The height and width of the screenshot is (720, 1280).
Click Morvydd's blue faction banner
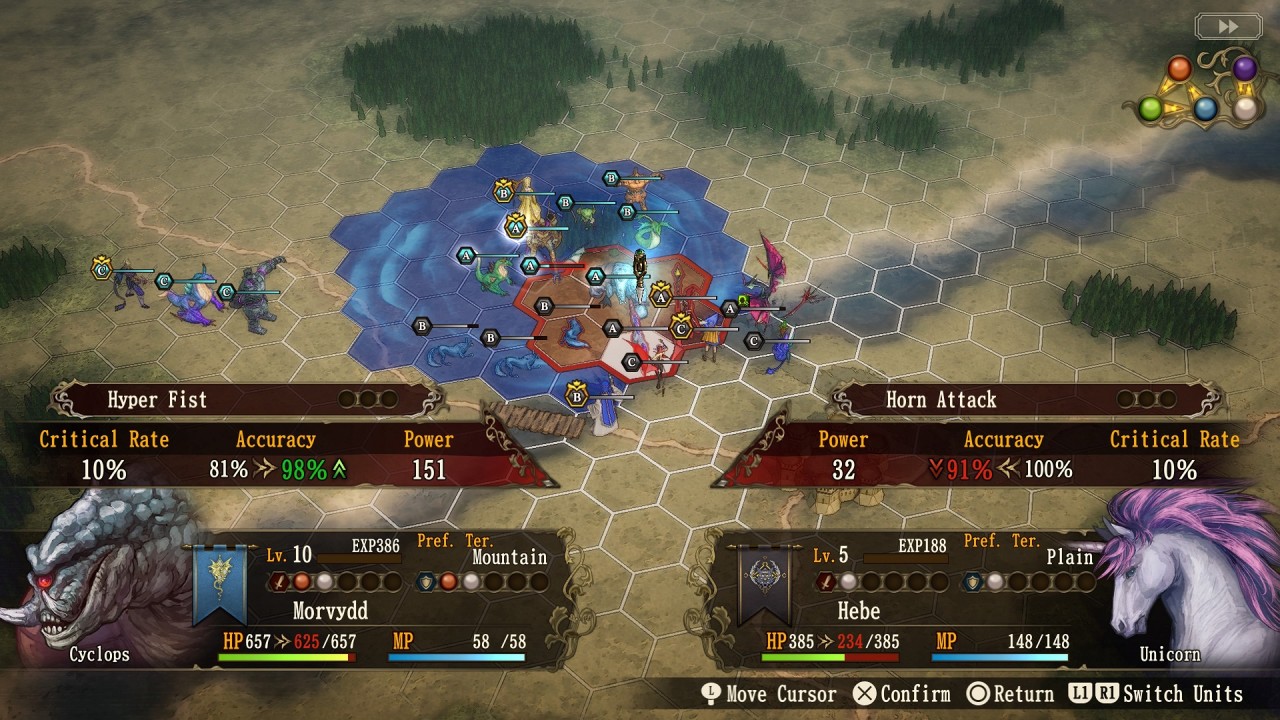click(x=219, y=584)
